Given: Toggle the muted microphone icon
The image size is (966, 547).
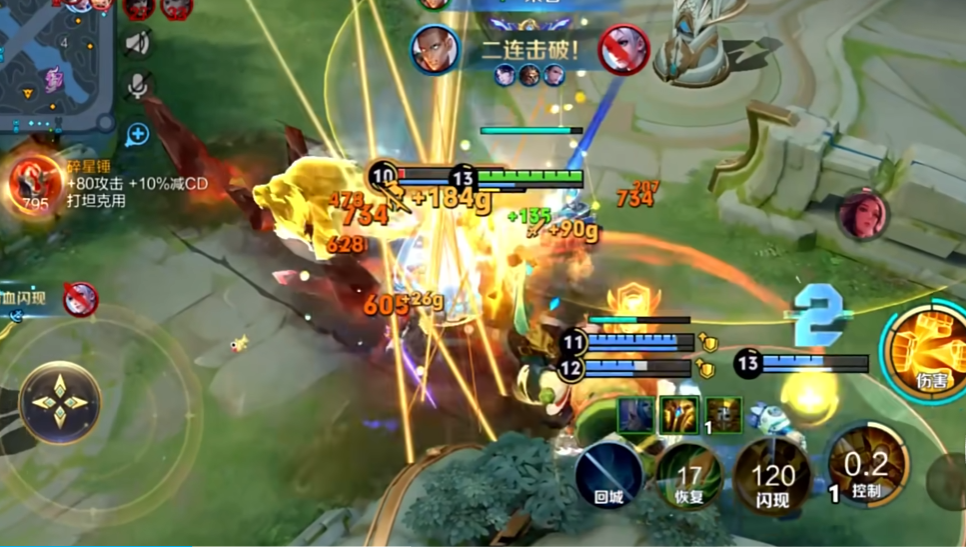Looking at the screenshot, I should [x=138, y=86].
